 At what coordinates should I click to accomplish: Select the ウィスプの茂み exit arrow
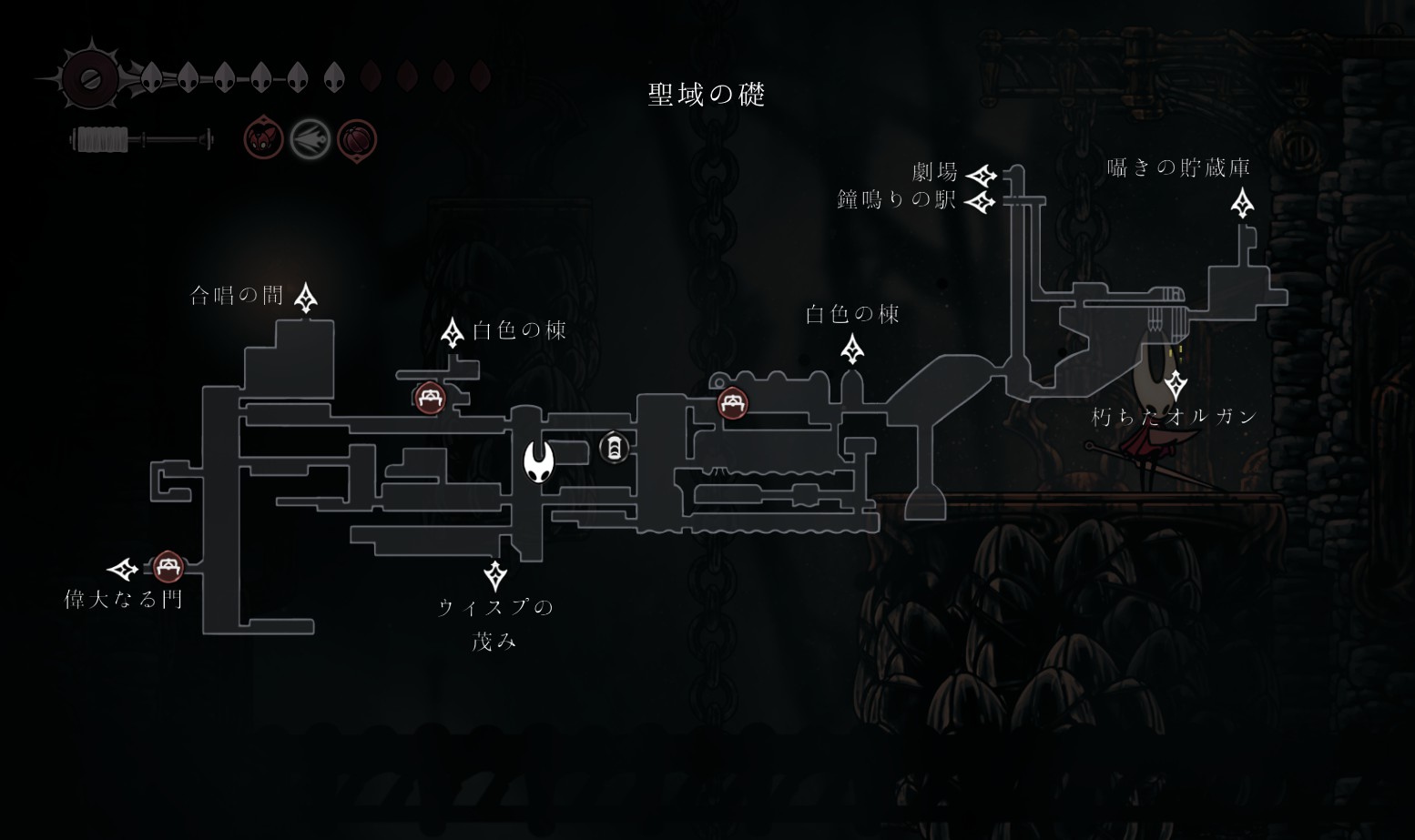495,575
